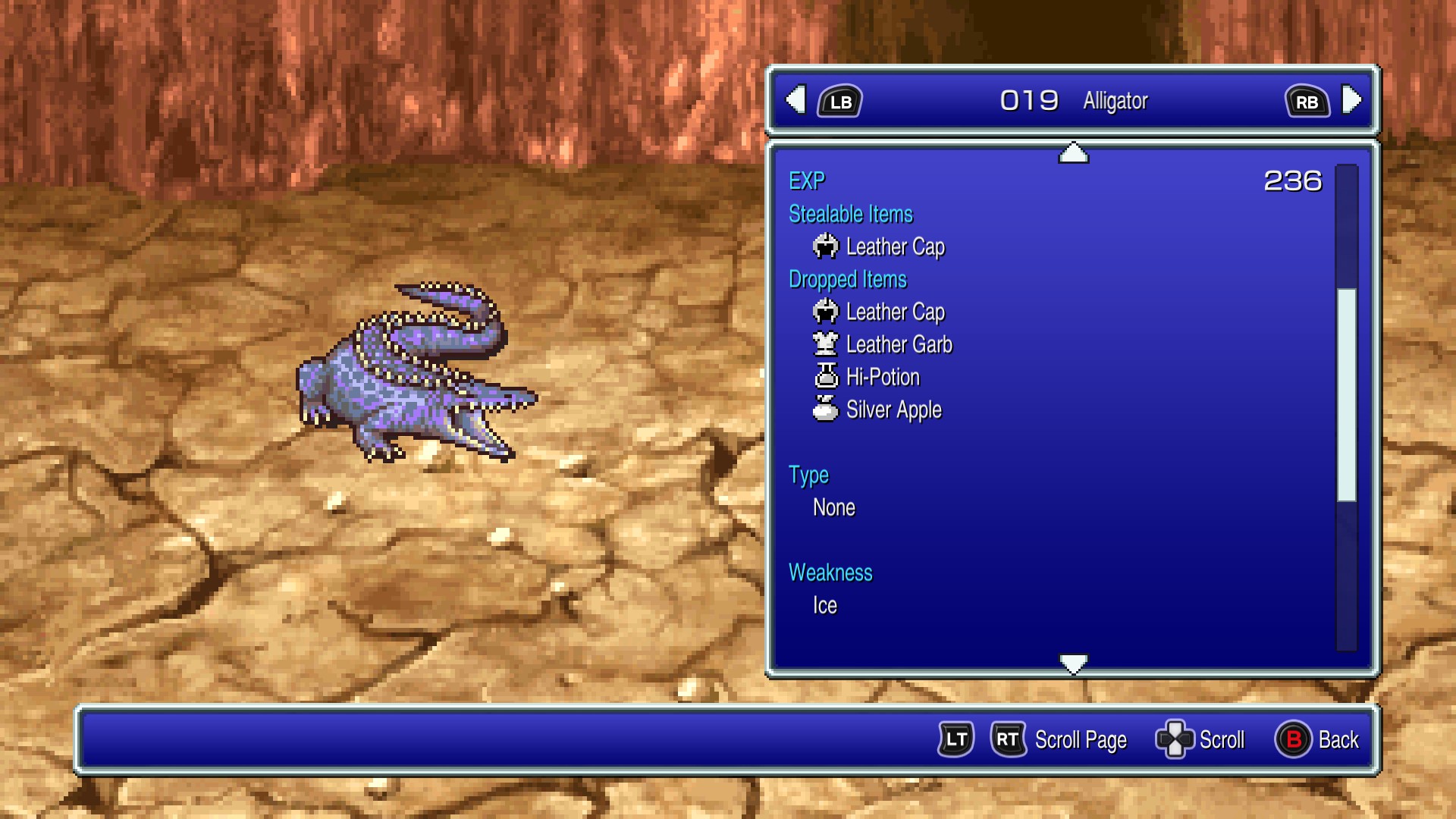Click Back in the bottom control bar

click(1337, 739)
